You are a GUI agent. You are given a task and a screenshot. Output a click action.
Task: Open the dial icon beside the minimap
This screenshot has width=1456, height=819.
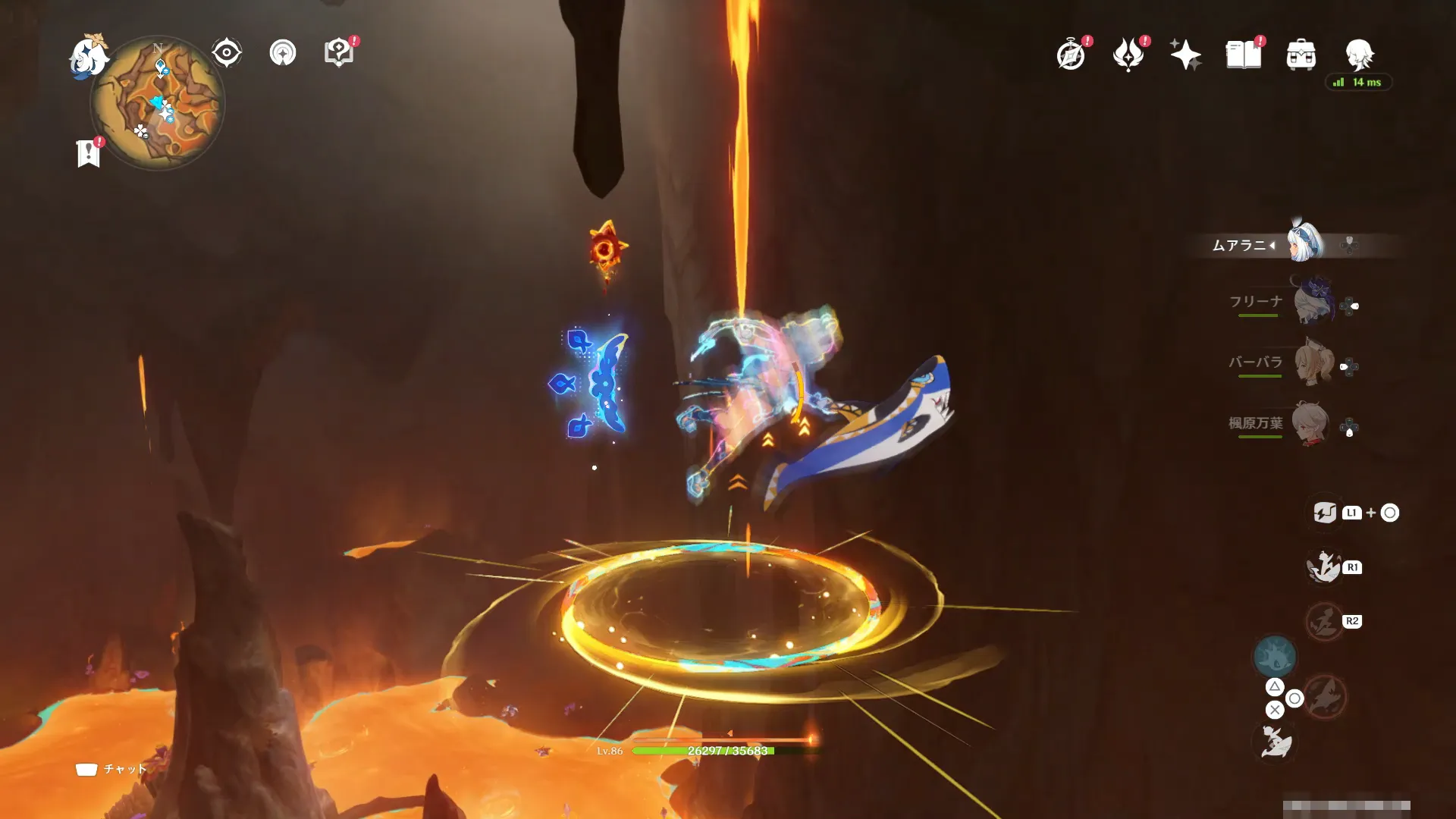283,53
